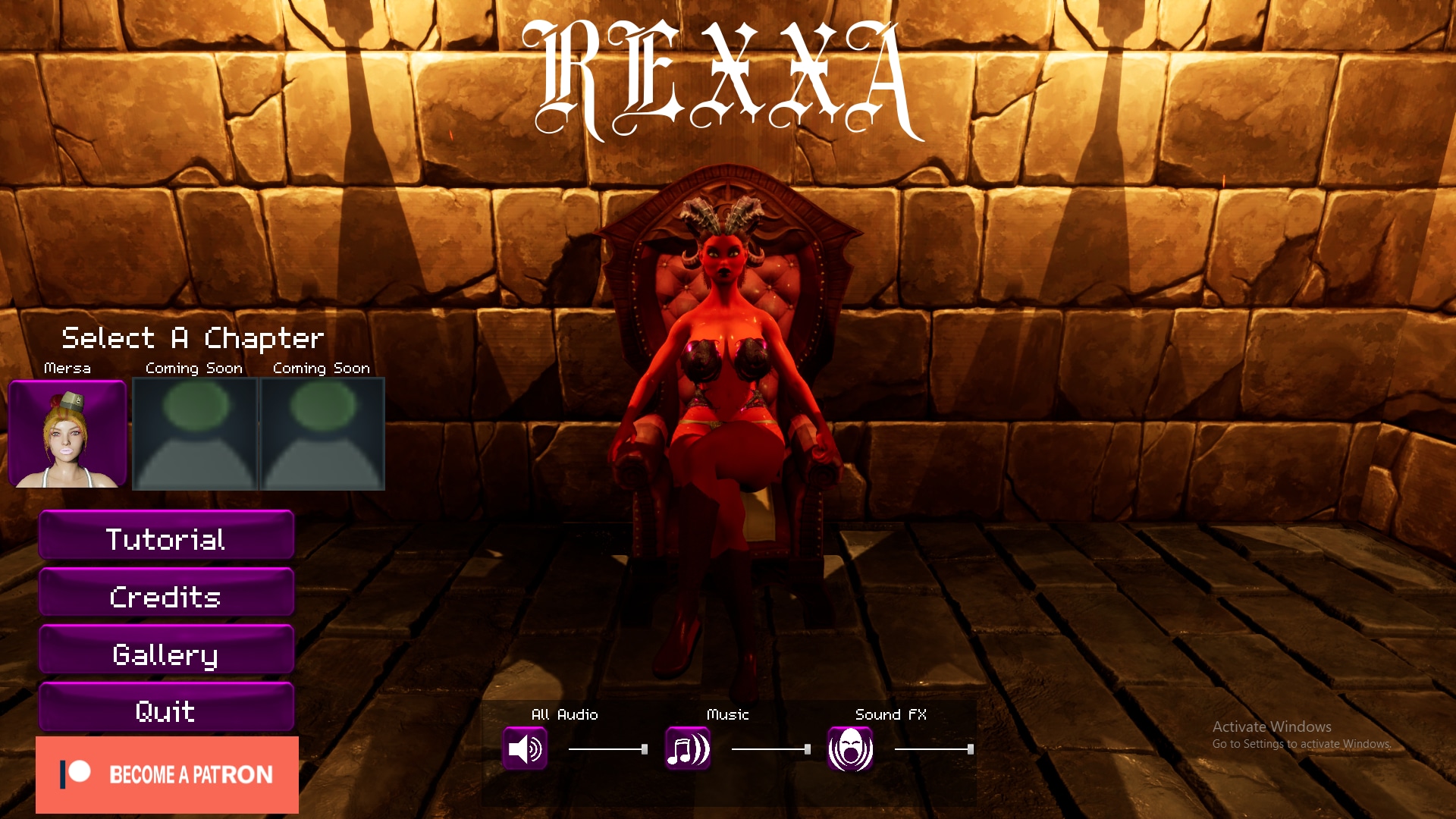Show the Credits screen

tap(166, 597)
